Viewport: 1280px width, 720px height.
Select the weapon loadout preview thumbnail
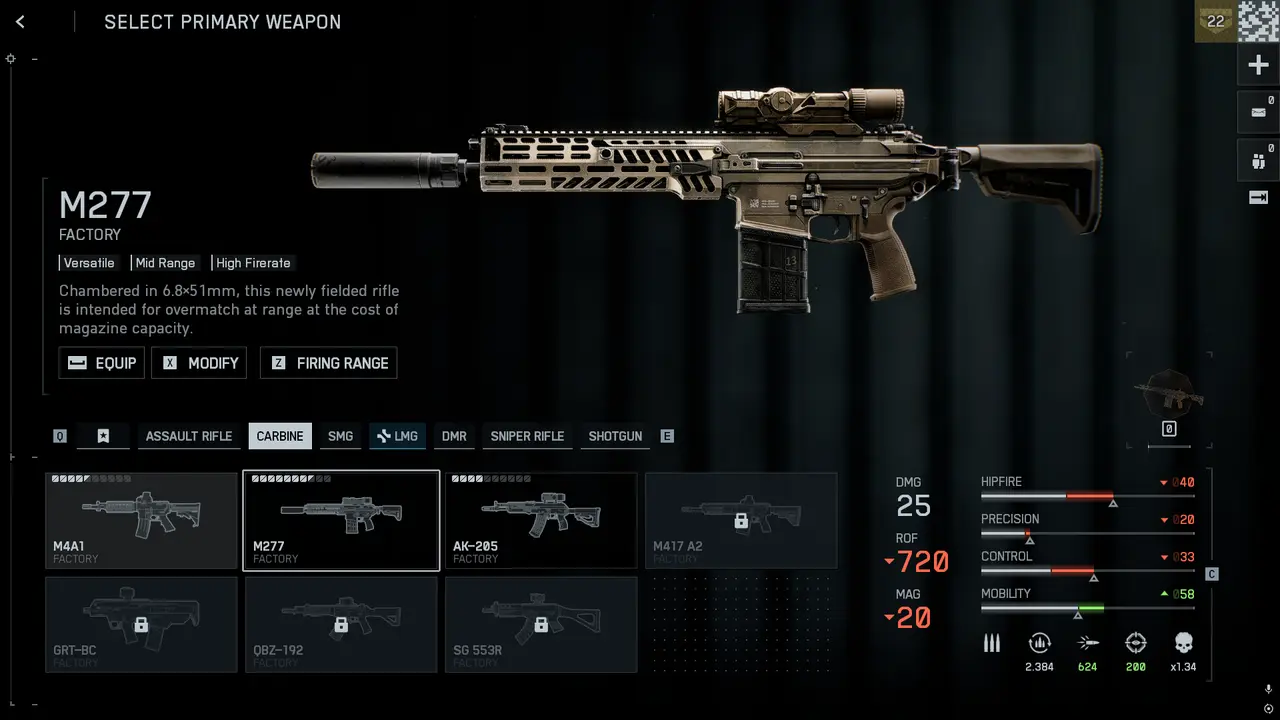tap(1169, 393)
